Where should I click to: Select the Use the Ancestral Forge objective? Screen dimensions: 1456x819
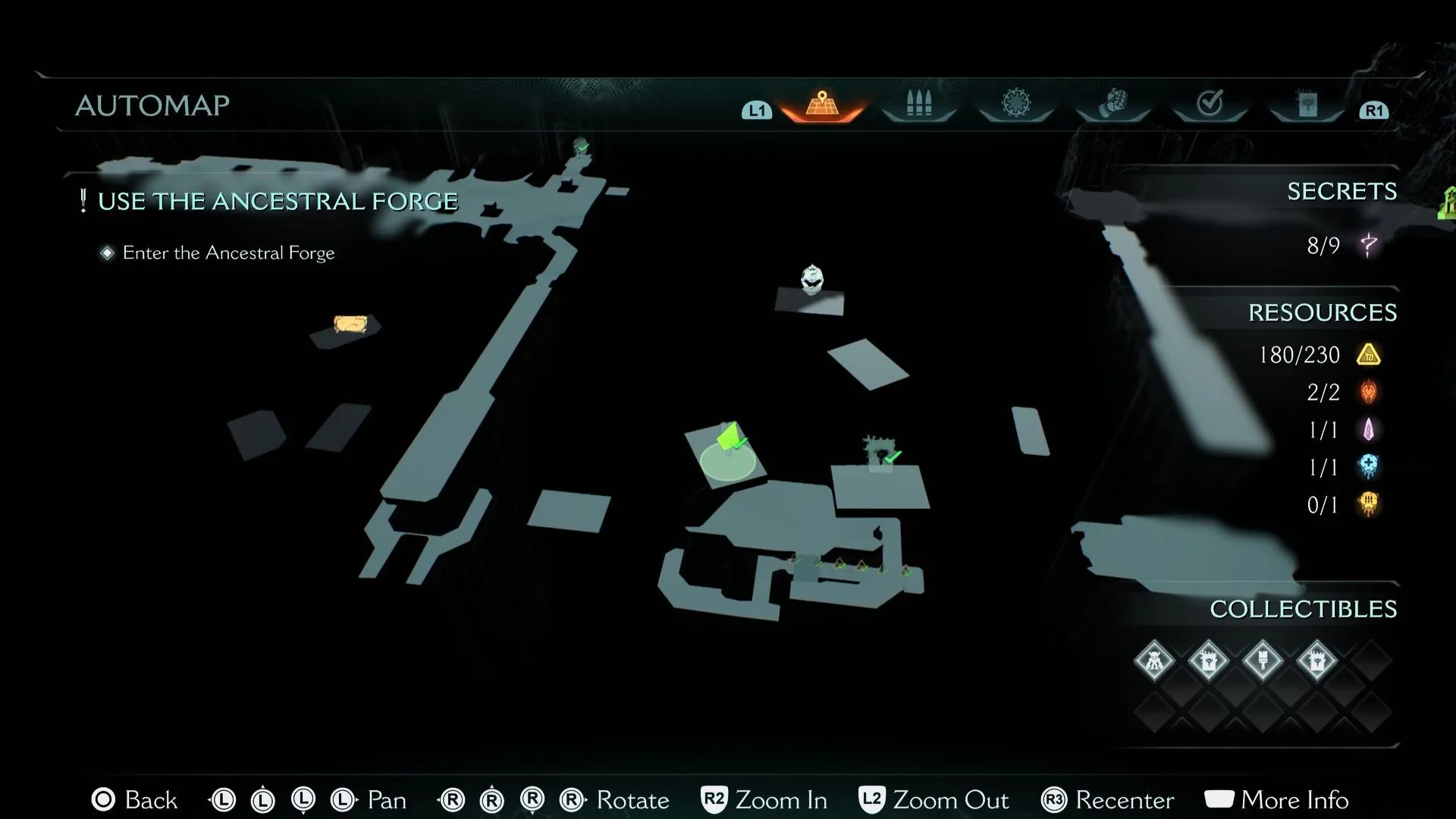[x=278, y=202]
